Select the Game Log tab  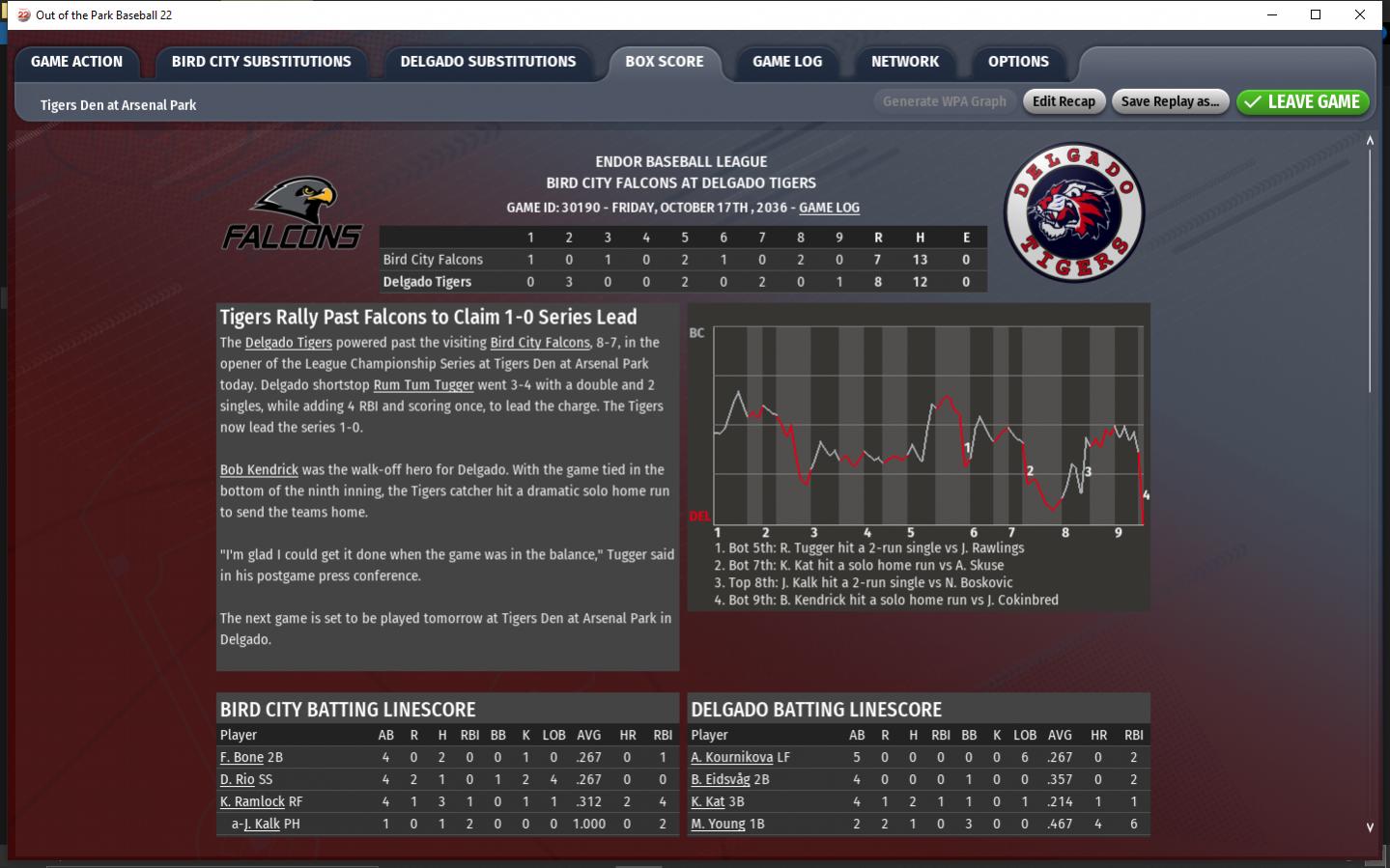point(787,62)
